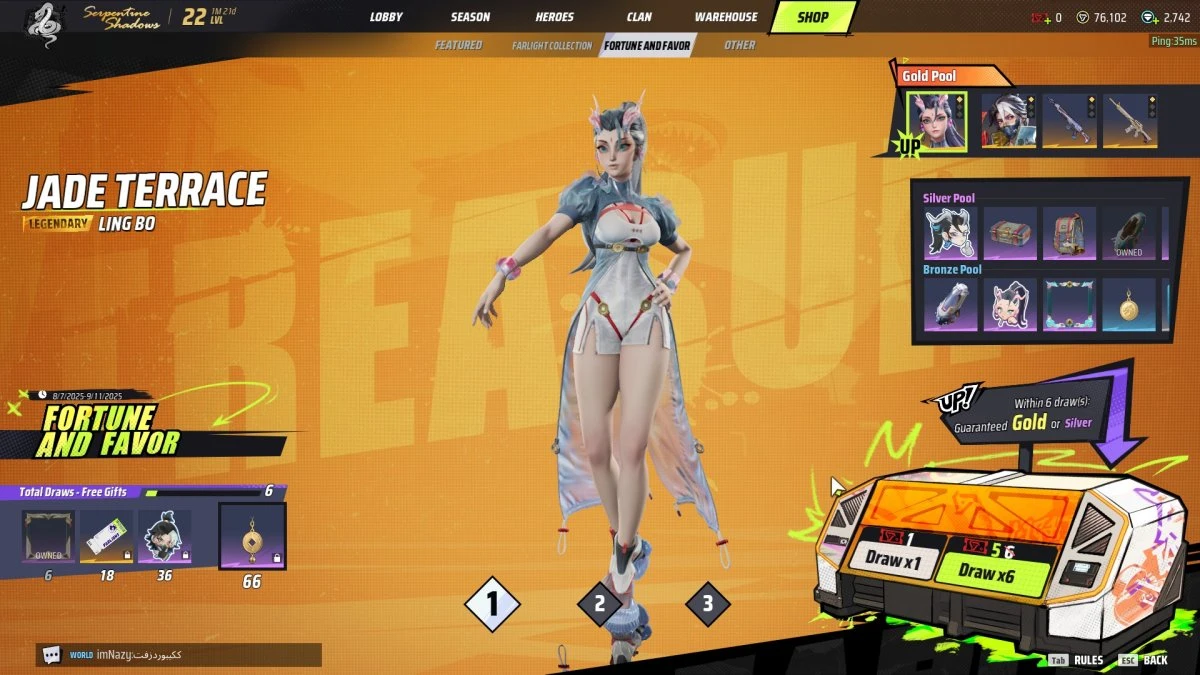Select the Shop menu tab
The width and height of the screenshot is (1200, 675).
pyautogui.click(x=812, y=17)
